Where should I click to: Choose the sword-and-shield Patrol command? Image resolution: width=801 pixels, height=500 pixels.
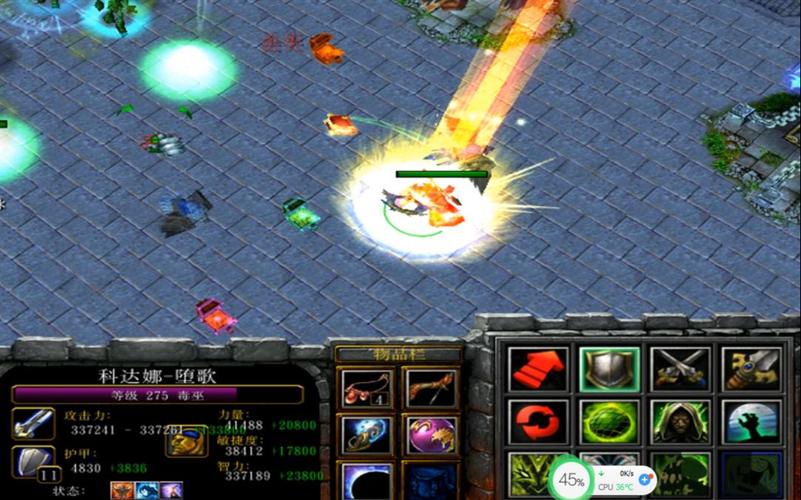pyautogui.click(x=751, y=370)
